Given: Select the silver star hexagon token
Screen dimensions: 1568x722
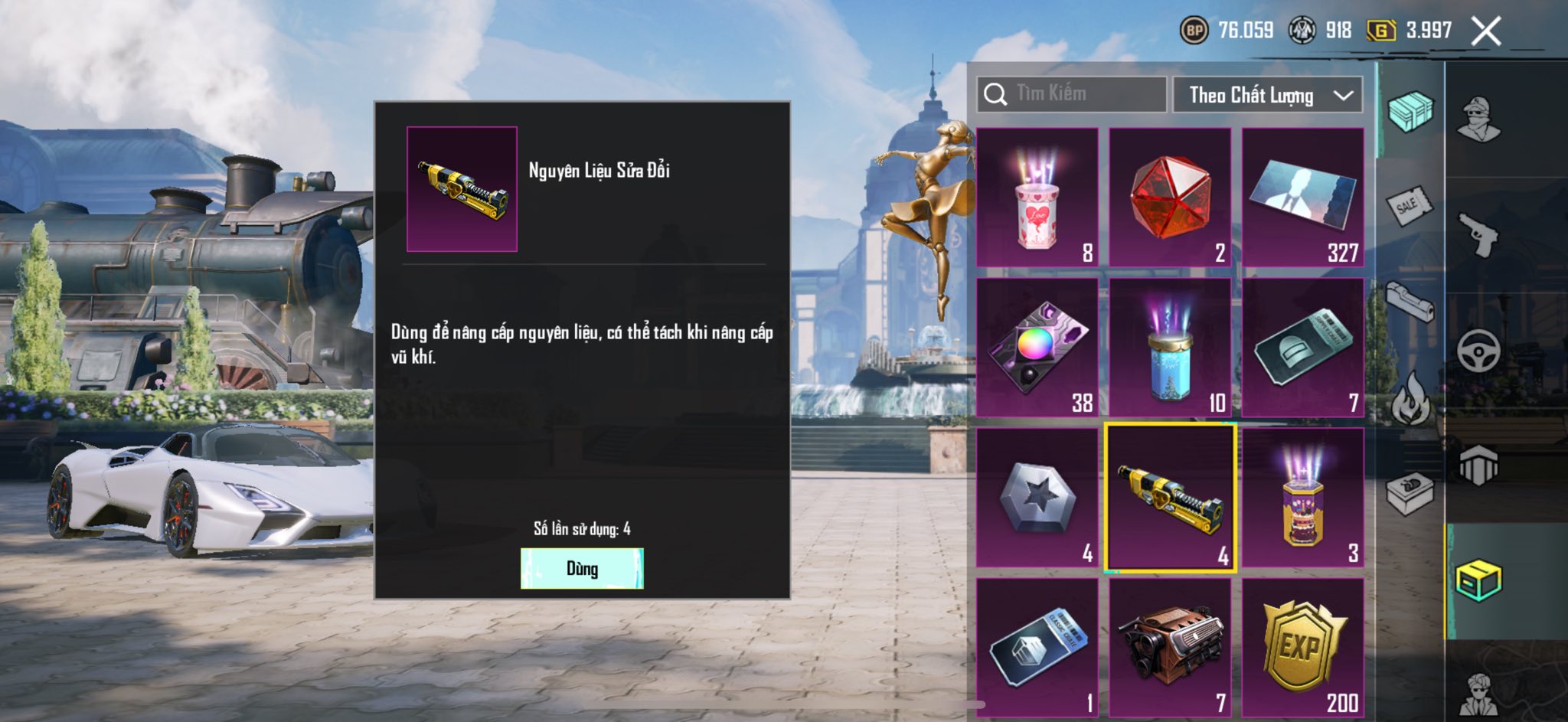Looking at the screenshot, I should (1037, 498).
